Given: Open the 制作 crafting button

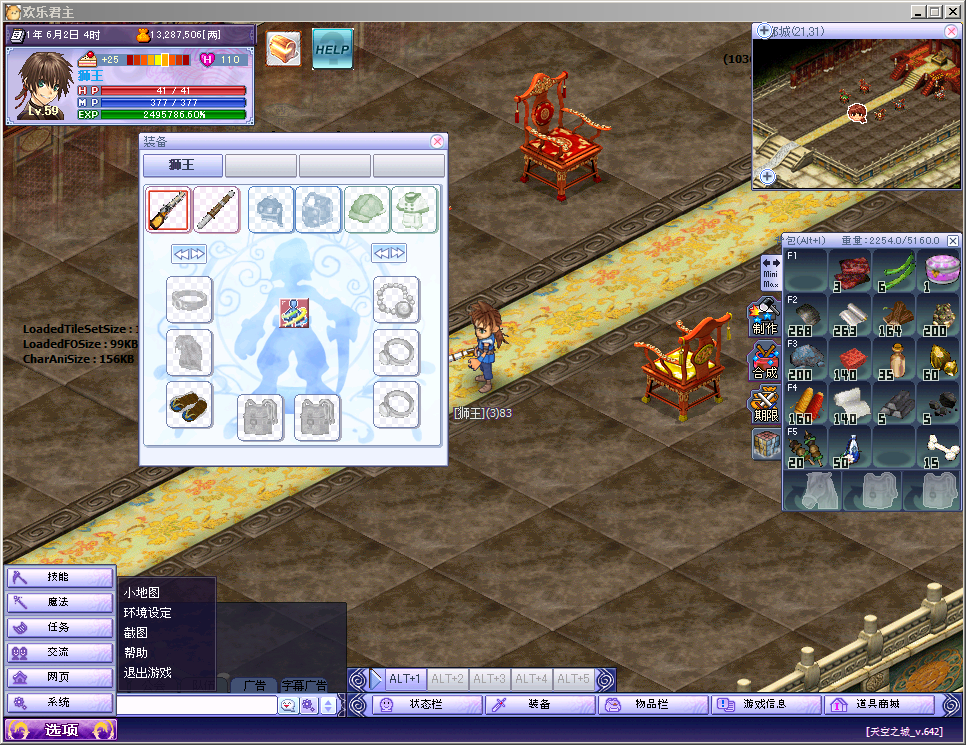Looking at the screenshot, I should tap(765, 317).
